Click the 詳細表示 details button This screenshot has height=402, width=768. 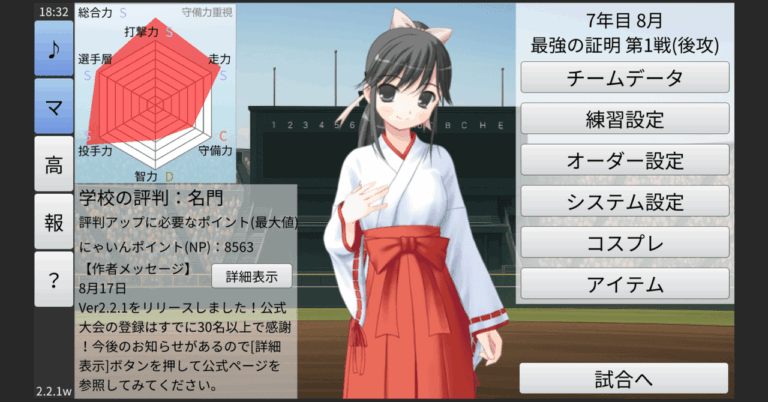click(251, 275)
